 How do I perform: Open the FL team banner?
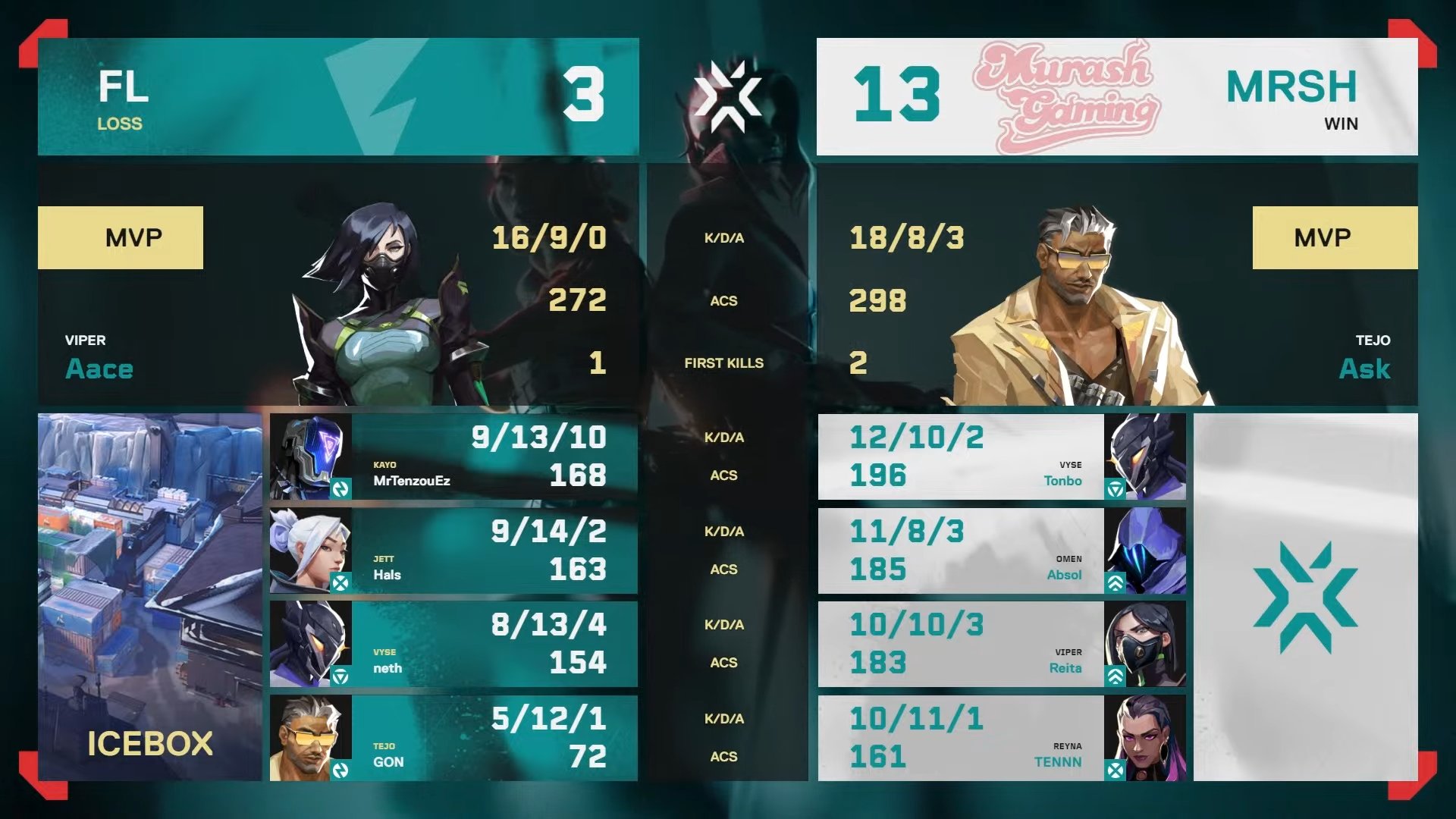point(338,97)
